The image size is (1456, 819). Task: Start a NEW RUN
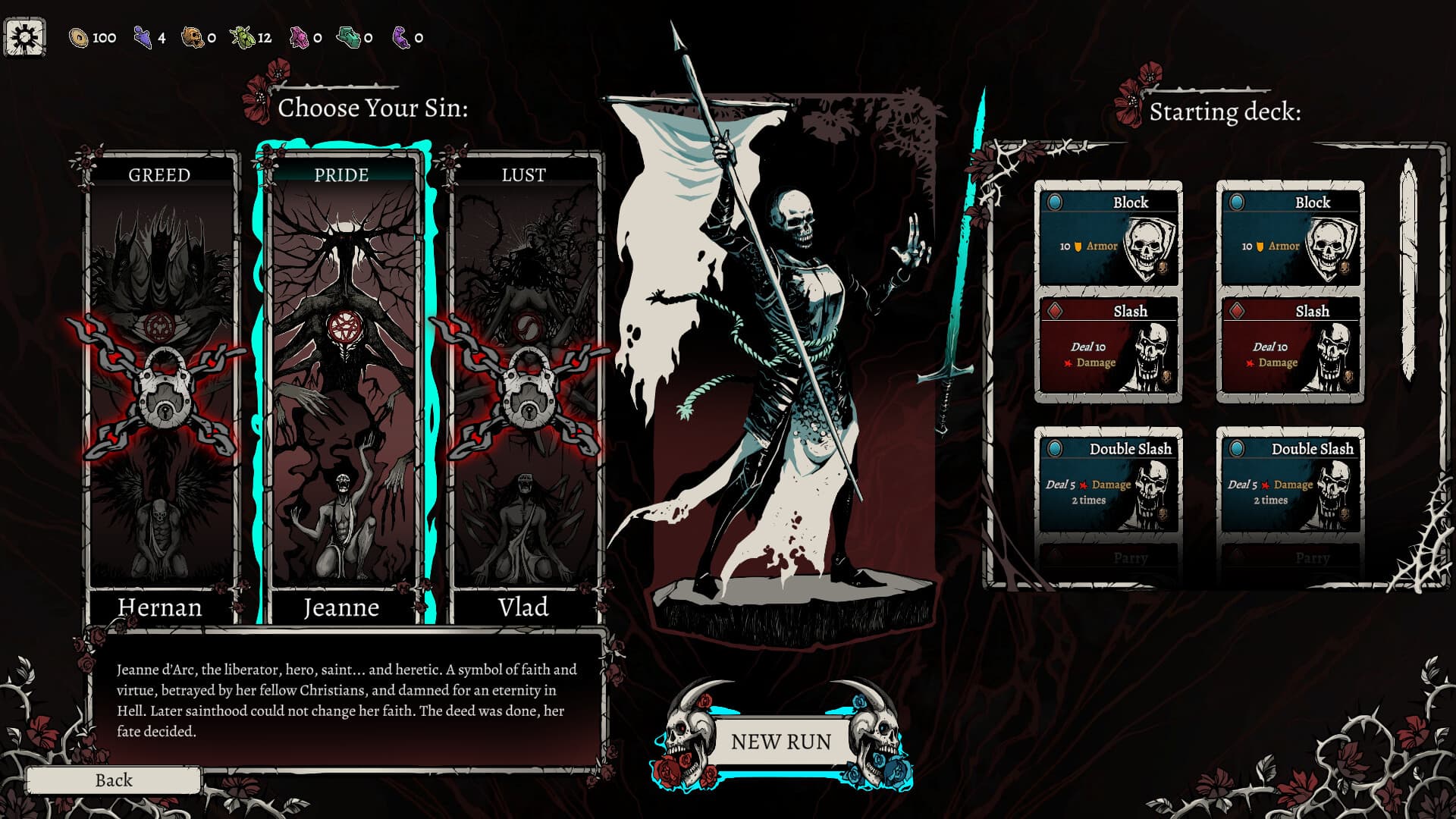coord(780,742)
